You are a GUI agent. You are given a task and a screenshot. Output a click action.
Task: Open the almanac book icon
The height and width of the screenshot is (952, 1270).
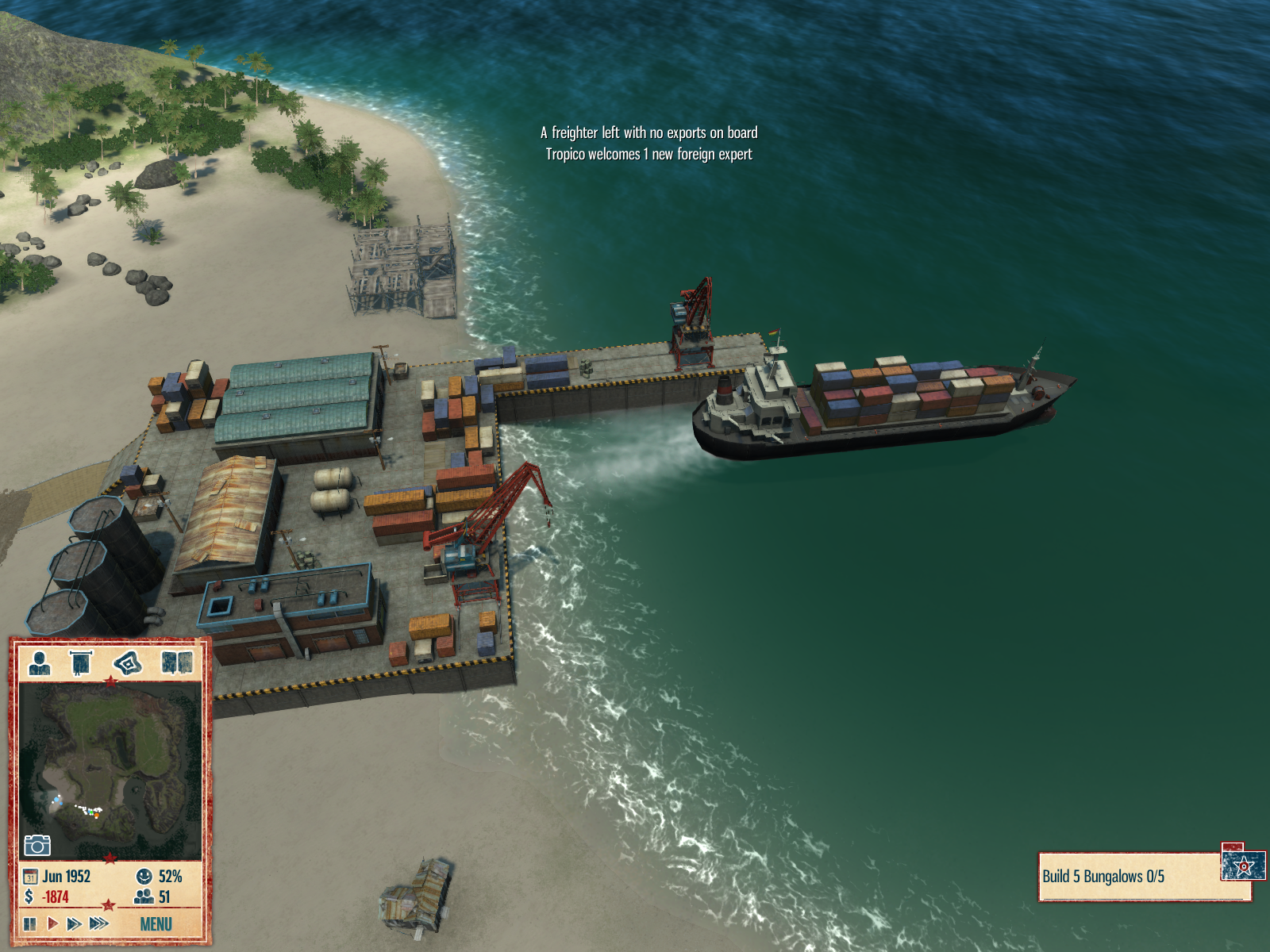tap(176, 662)
